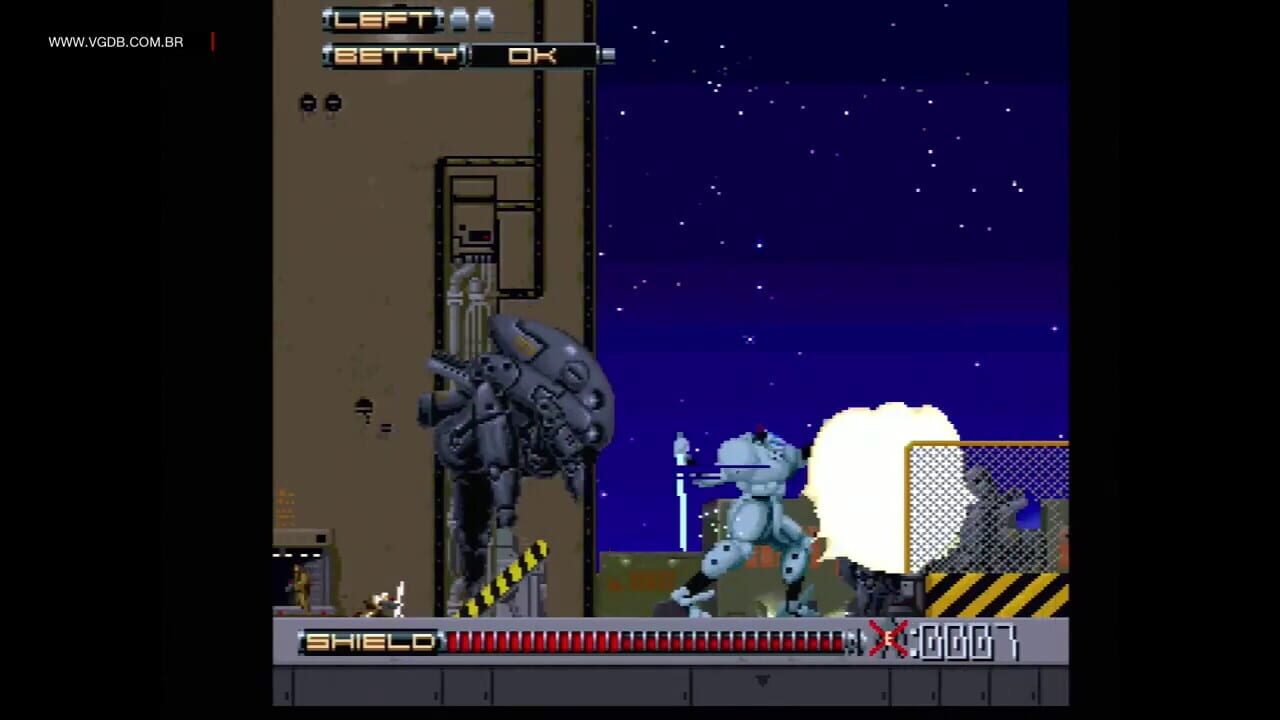
Task: Select the BETTY name tab
Action: (x=393, y=56)
